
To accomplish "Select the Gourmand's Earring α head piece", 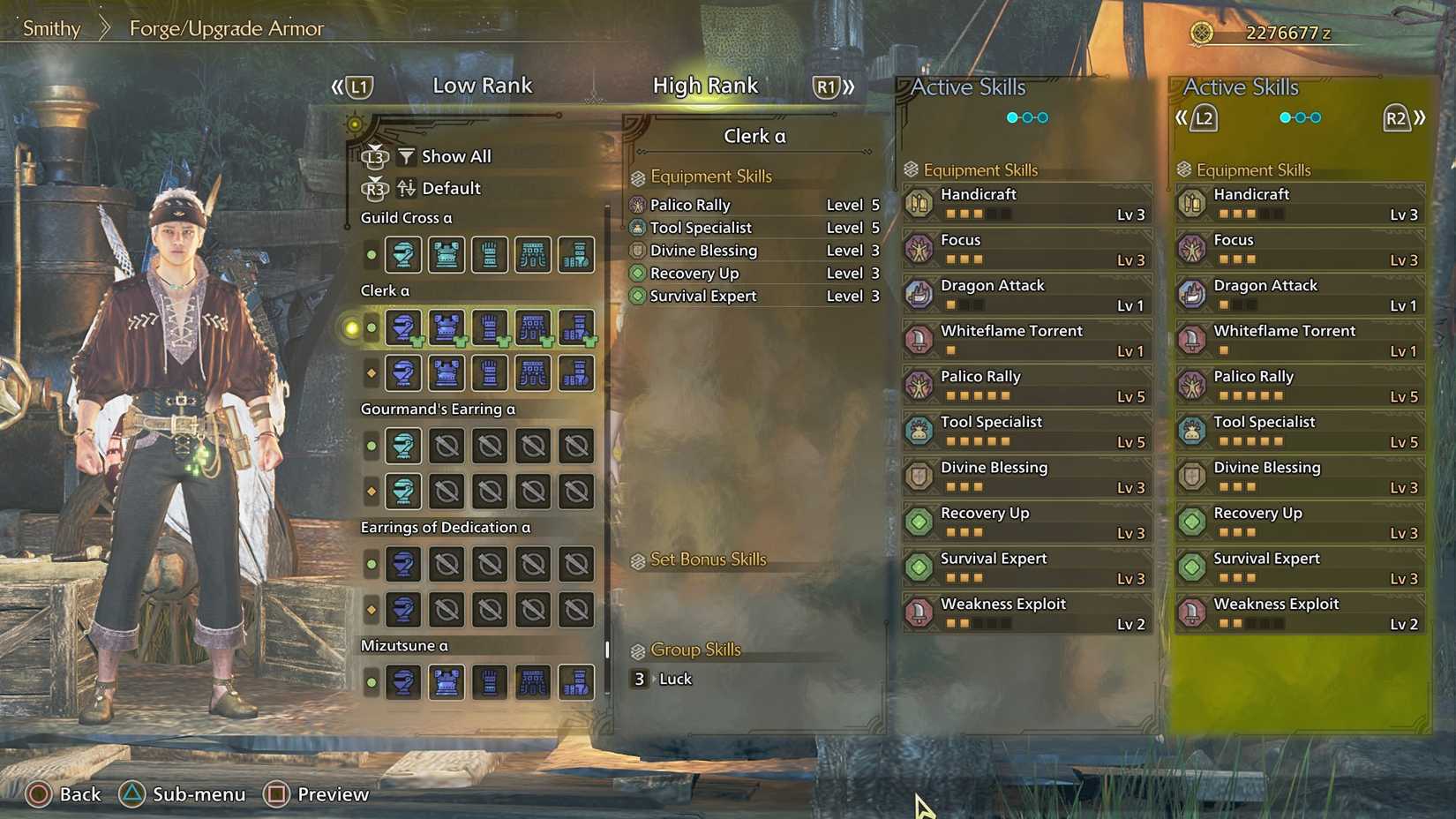I will coord(403,446).
